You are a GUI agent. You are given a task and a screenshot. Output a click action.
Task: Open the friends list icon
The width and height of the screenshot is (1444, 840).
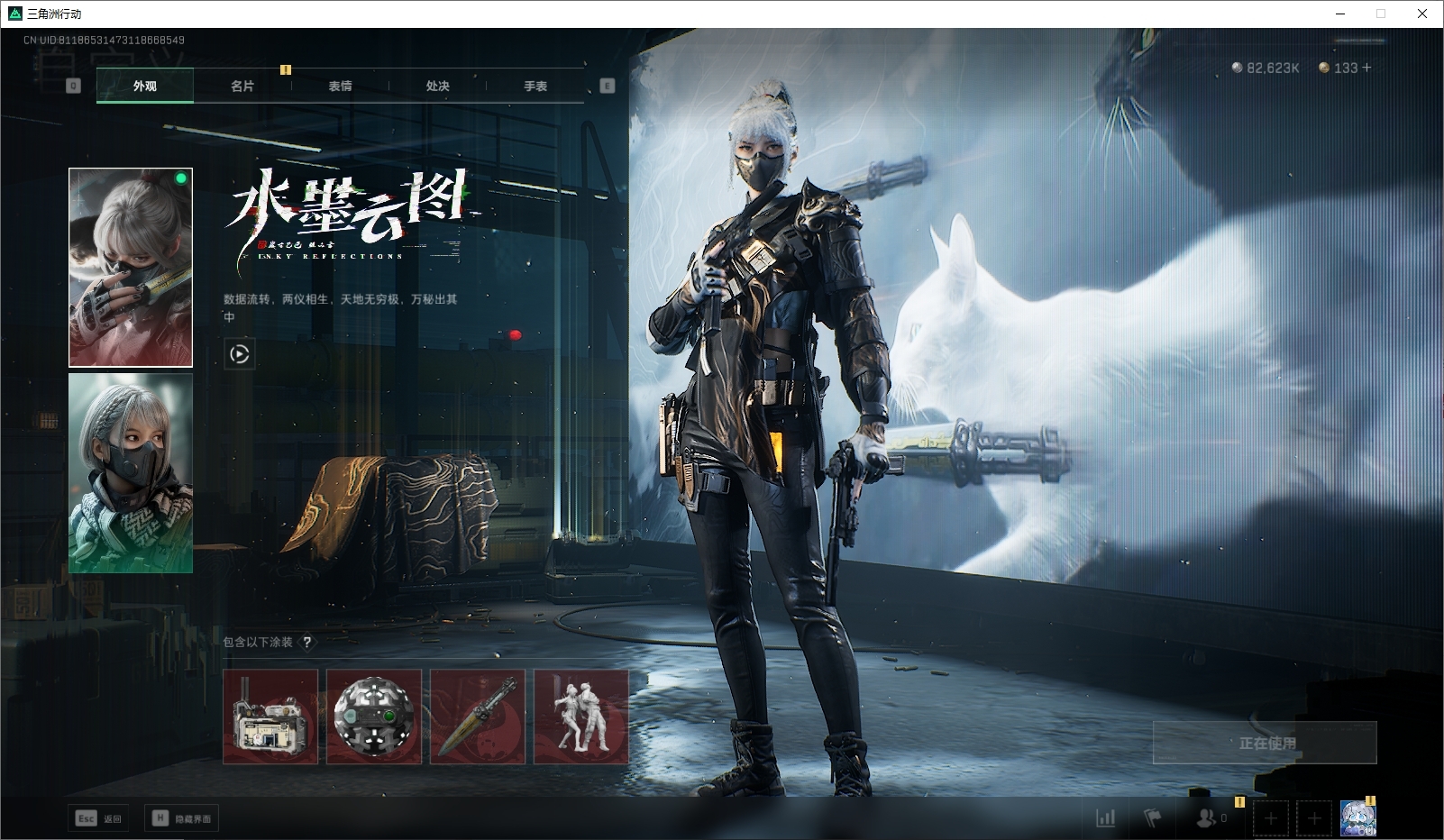pyautogui.click(x=1206, y=818)
